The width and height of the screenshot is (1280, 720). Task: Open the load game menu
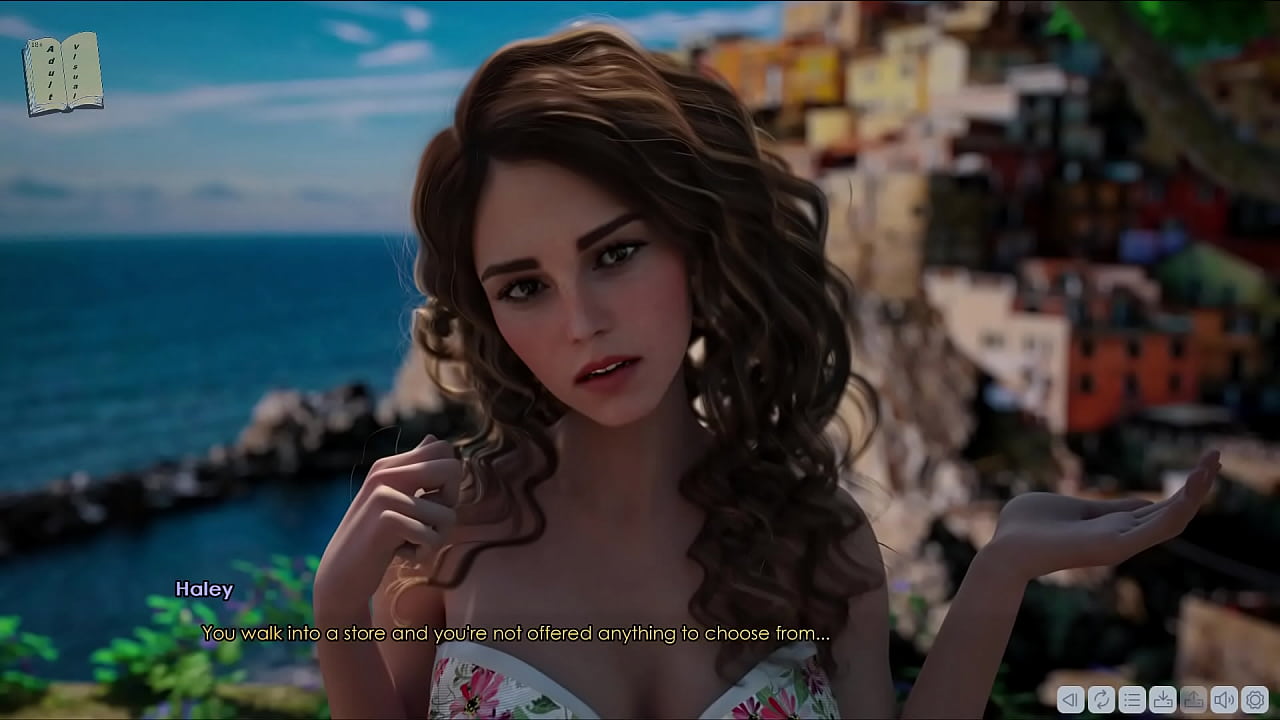(x=1194, y=699)
